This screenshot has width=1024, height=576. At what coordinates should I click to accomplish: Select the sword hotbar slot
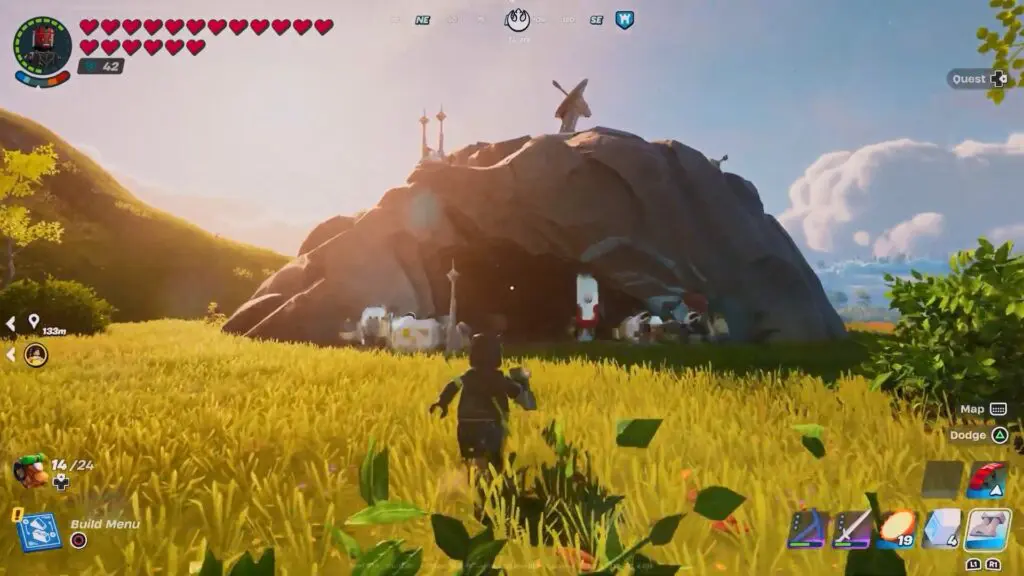[852, 529]
